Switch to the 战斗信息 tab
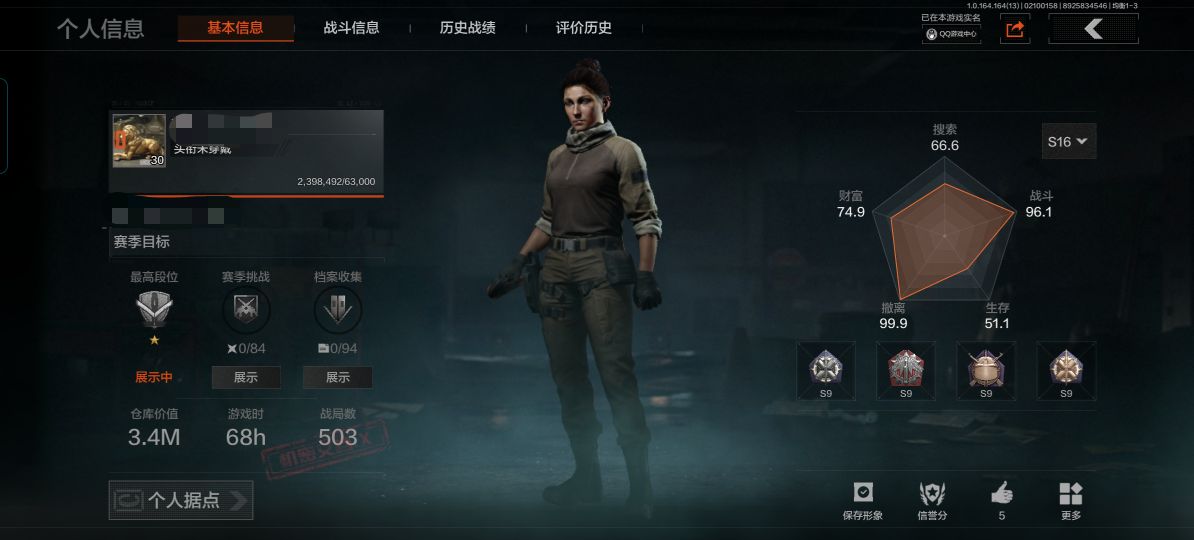This screenshot has width=1194, height=540. (x=351, y=28)
